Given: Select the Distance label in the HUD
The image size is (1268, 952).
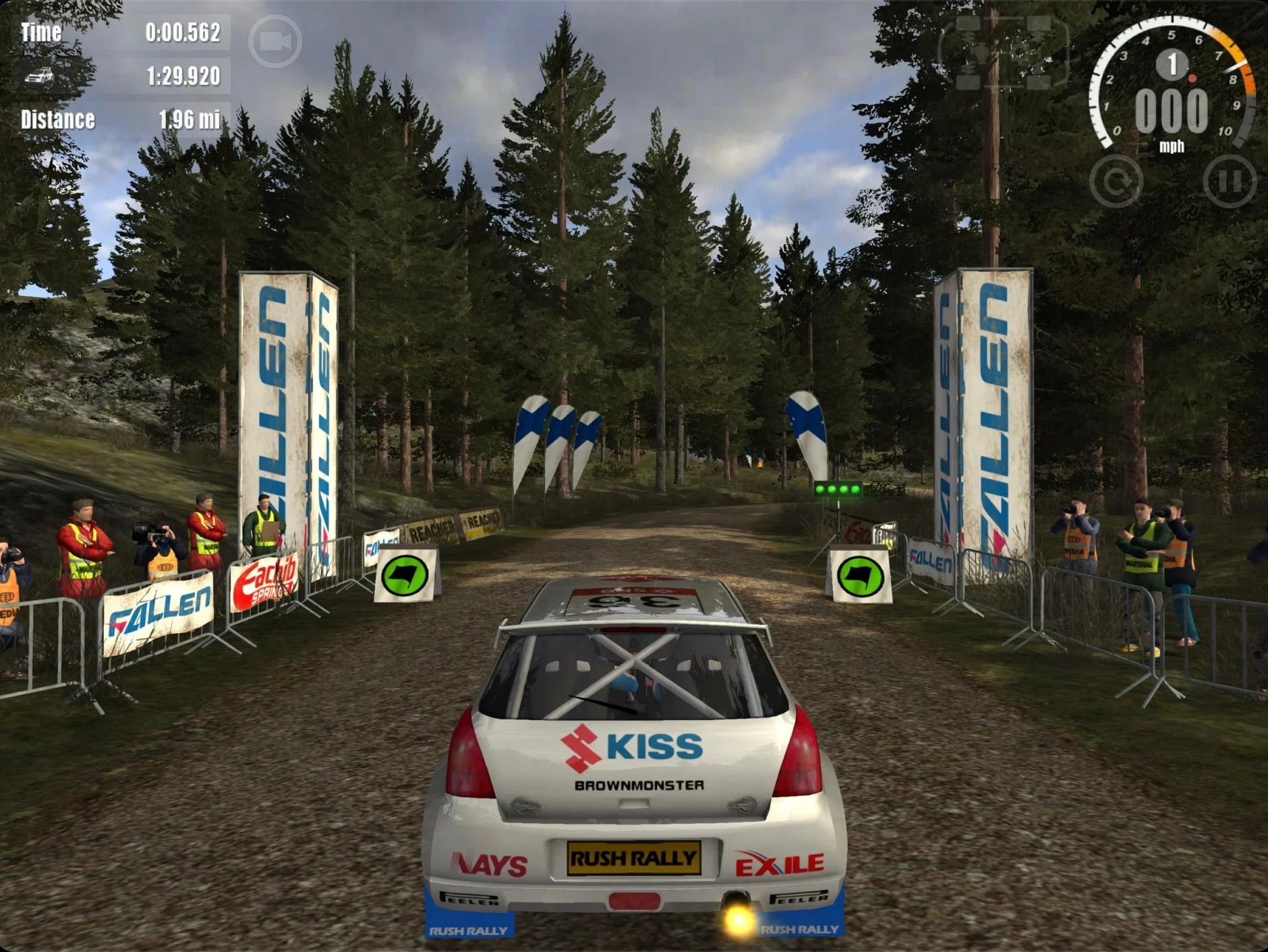Looking at the screenshot, I should click(x=57, y=120).
